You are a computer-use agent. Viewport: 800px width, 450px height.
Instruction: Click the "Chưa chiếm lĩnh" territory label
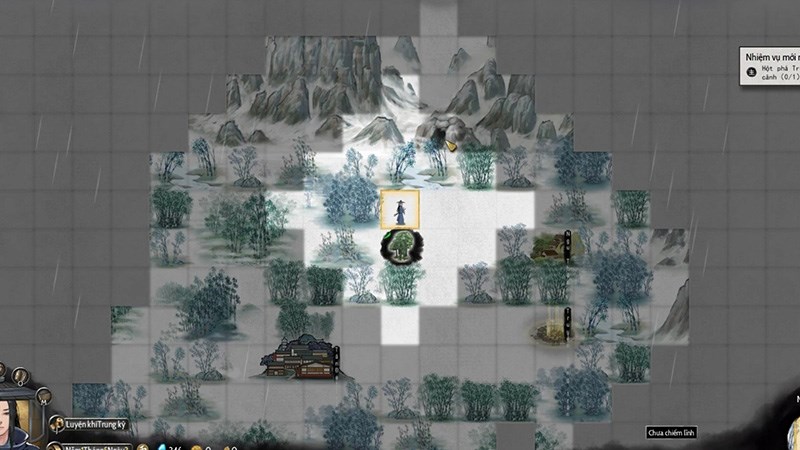(x=671, y=433)
